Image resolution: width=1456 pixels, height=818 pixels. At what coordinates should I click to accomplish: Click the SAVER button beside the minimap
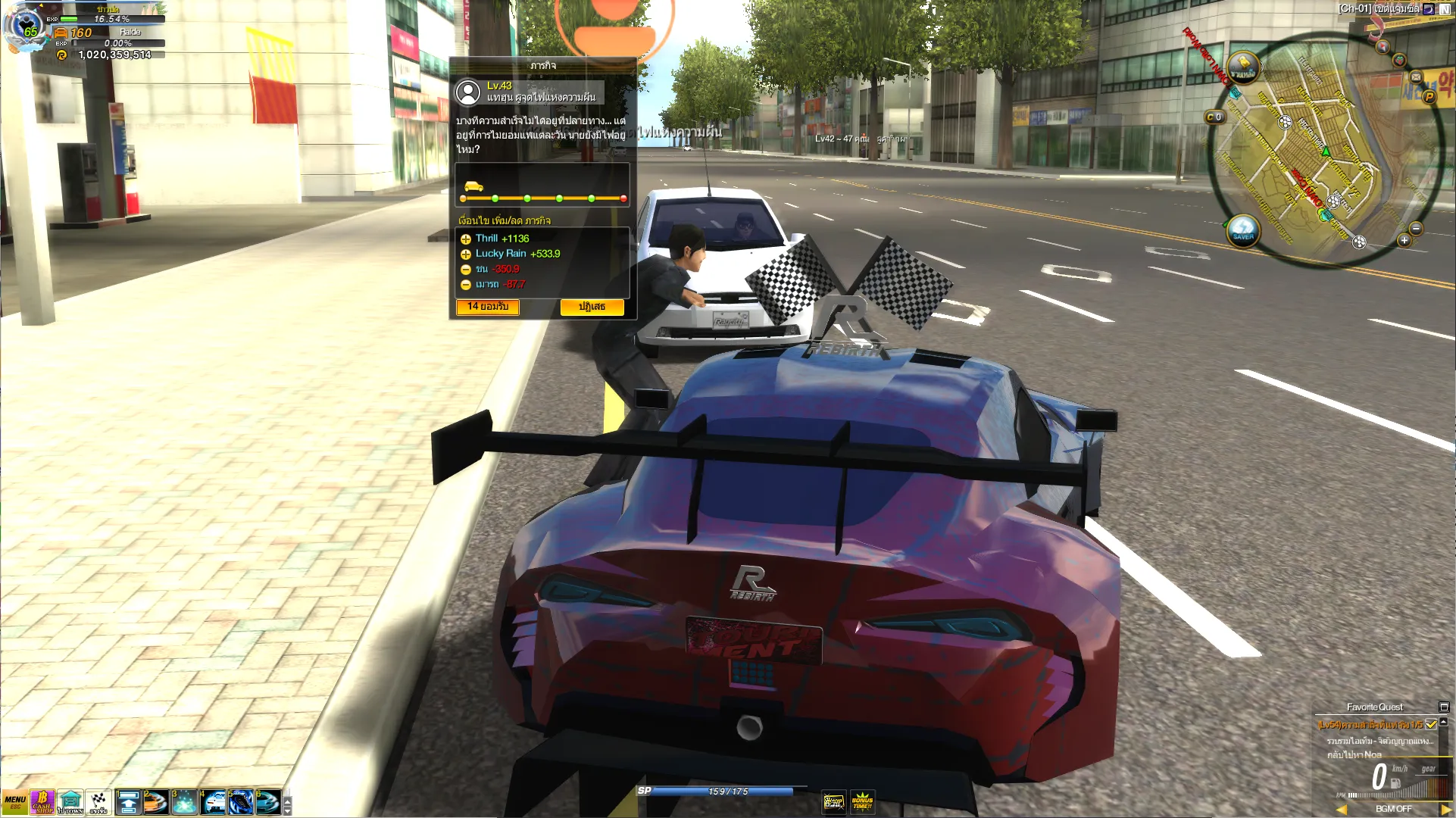1242,229
